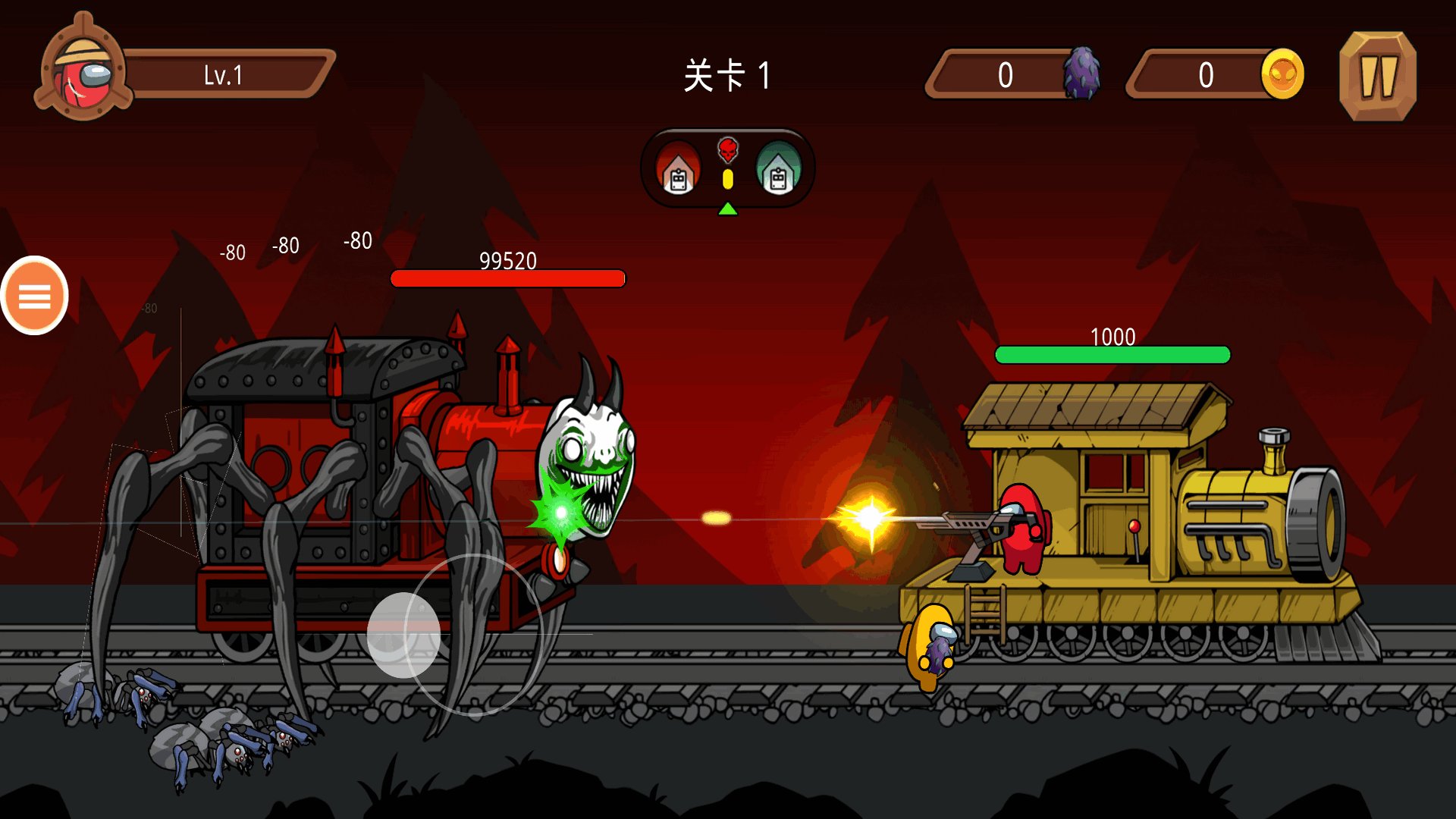Click the purple egg currency icon
Image resolution: width=1456 pixels, height=819 pixels.
pyautogui.click(x=1081, y=73)
